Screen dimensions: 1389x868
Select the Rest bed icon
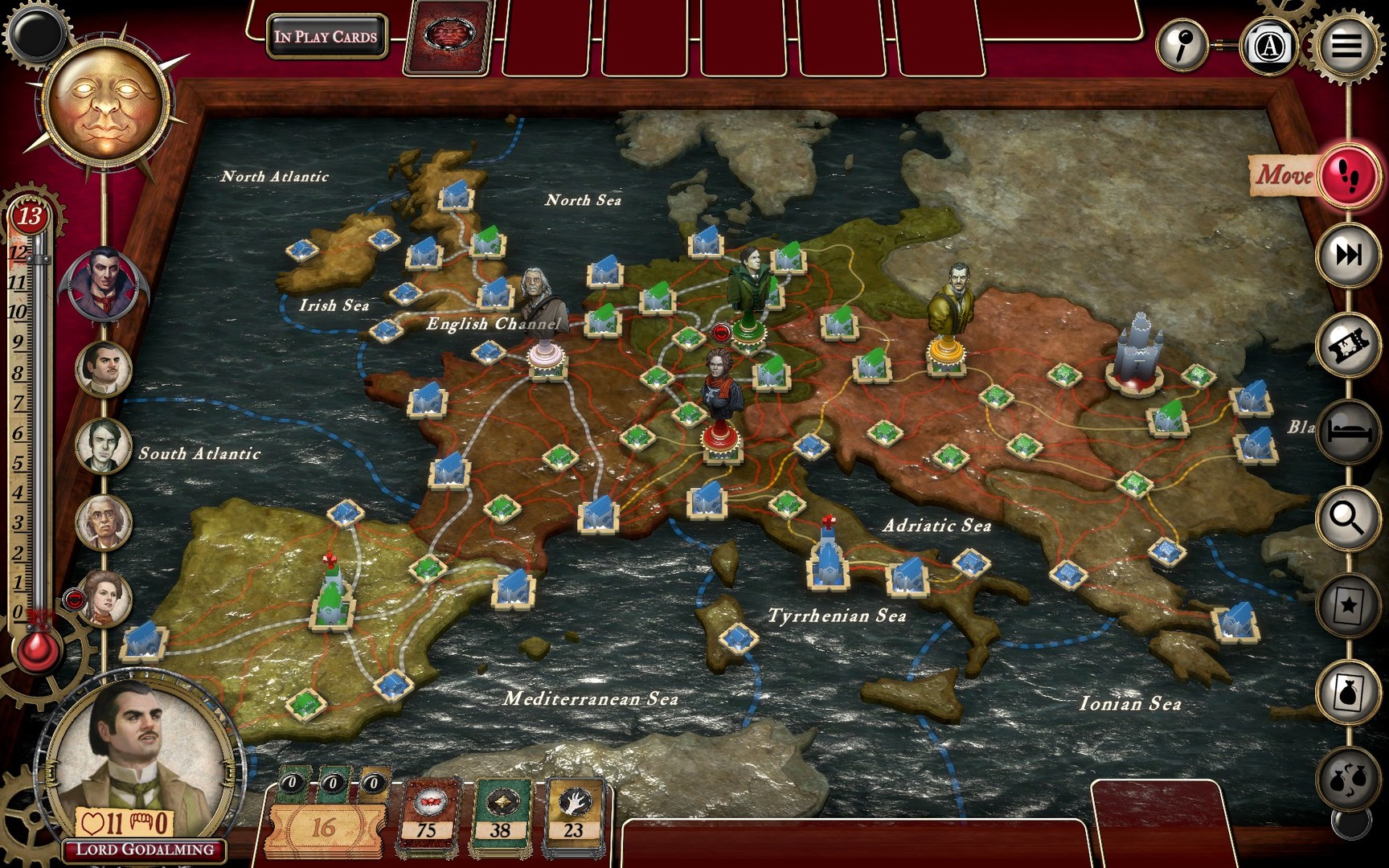1346,432
